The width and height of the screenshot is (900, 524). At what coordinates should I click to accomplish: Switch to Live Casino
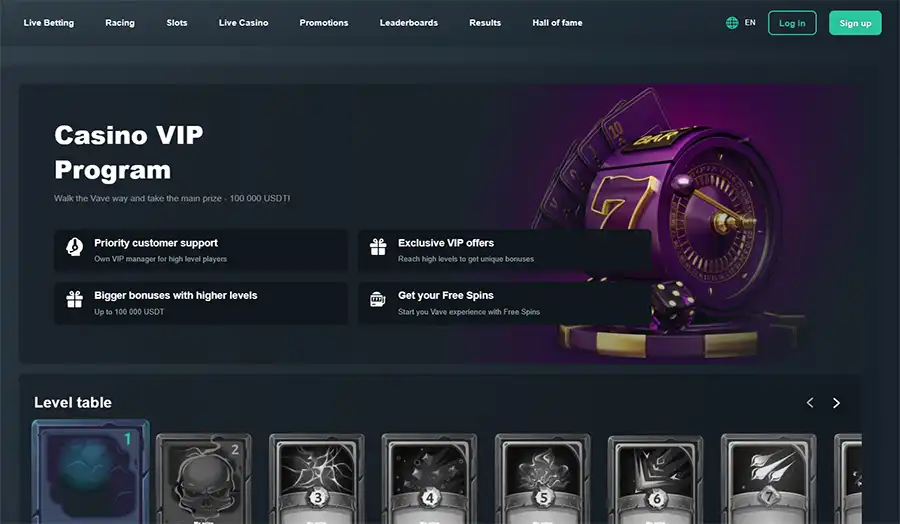coord(243,23)
